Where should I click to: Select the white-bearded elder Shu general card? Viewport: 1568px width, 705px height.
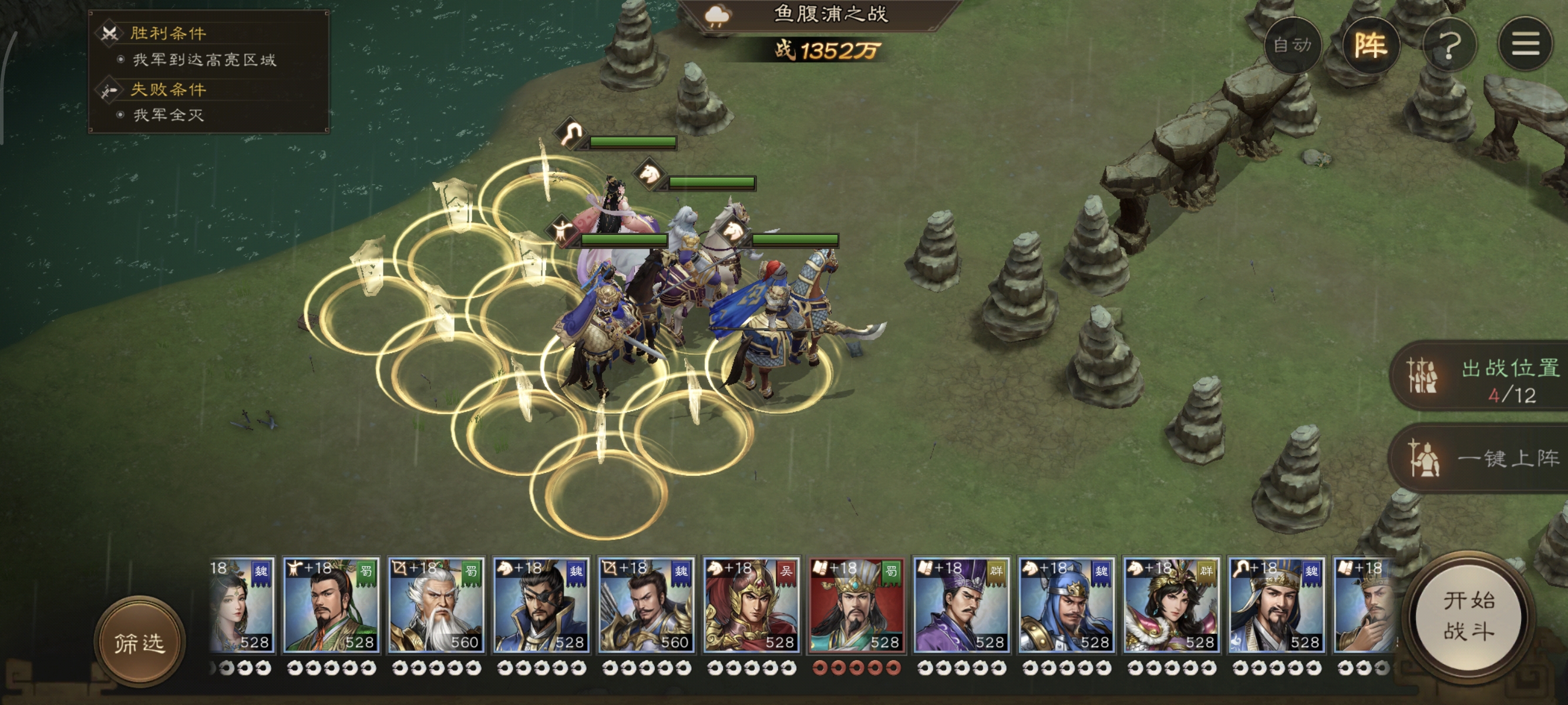[x=436, y=605]
